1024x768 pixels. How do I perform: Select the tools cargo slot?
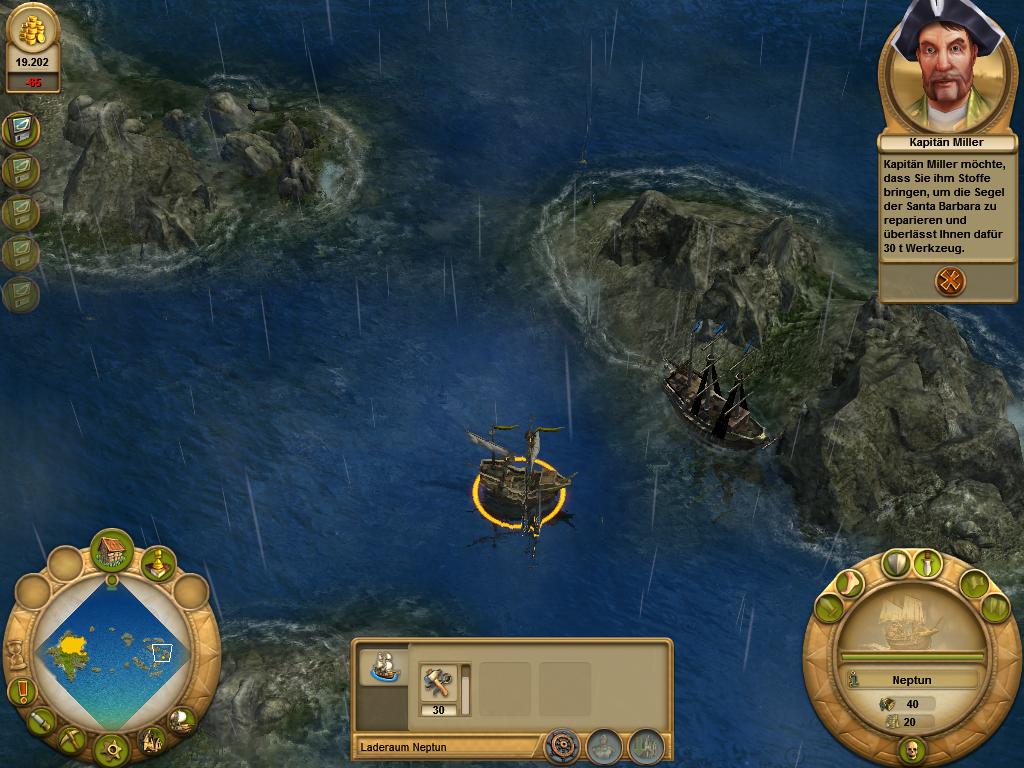click(438, 684)
